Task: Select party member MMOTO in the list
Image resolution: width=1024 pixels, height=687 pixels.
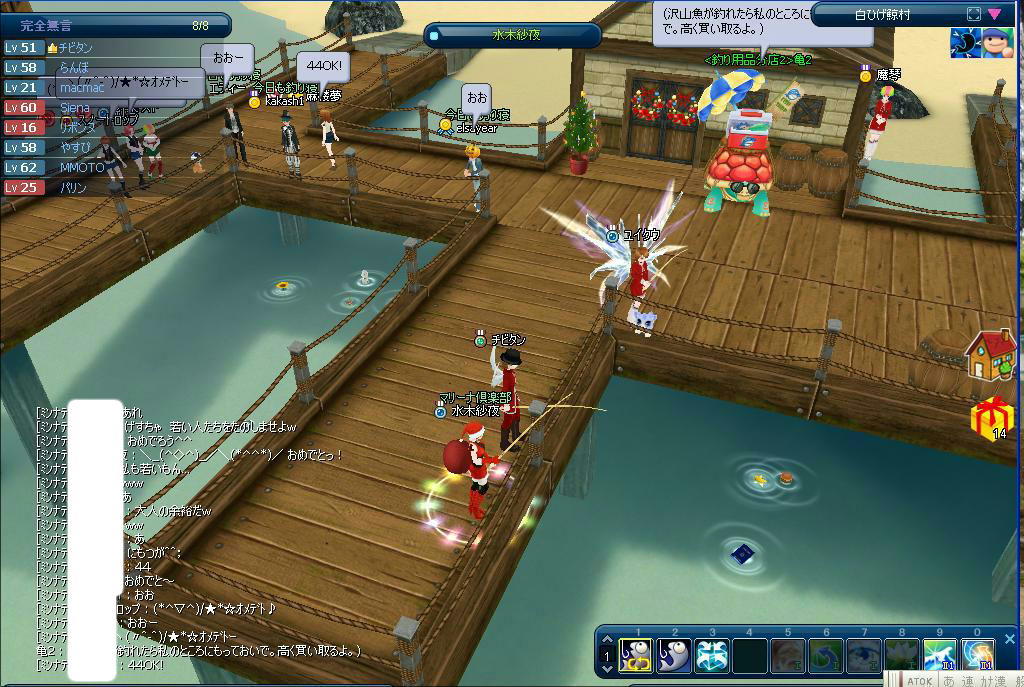Action: click(82, 167)
